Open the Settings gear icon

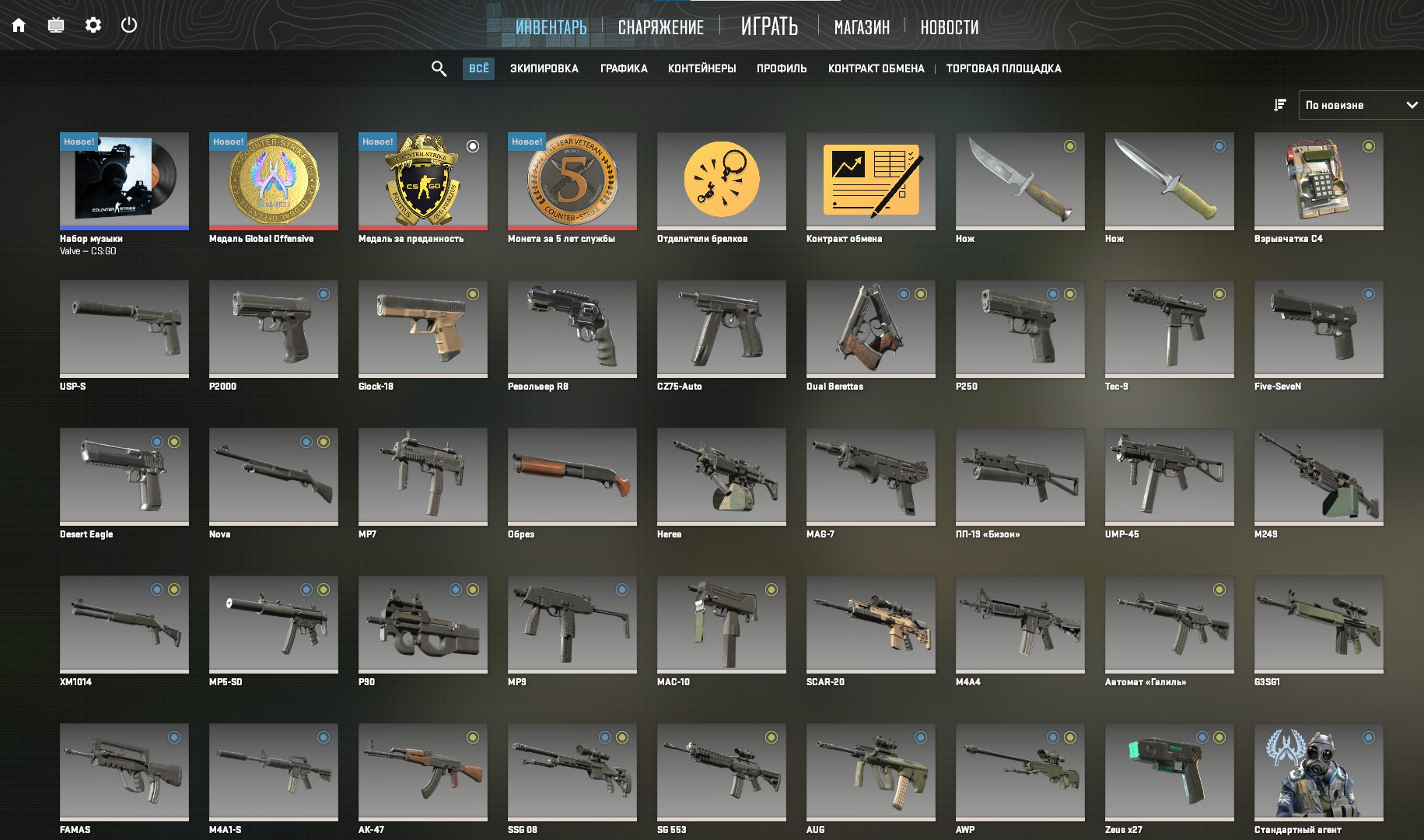[x=94, y=25]
